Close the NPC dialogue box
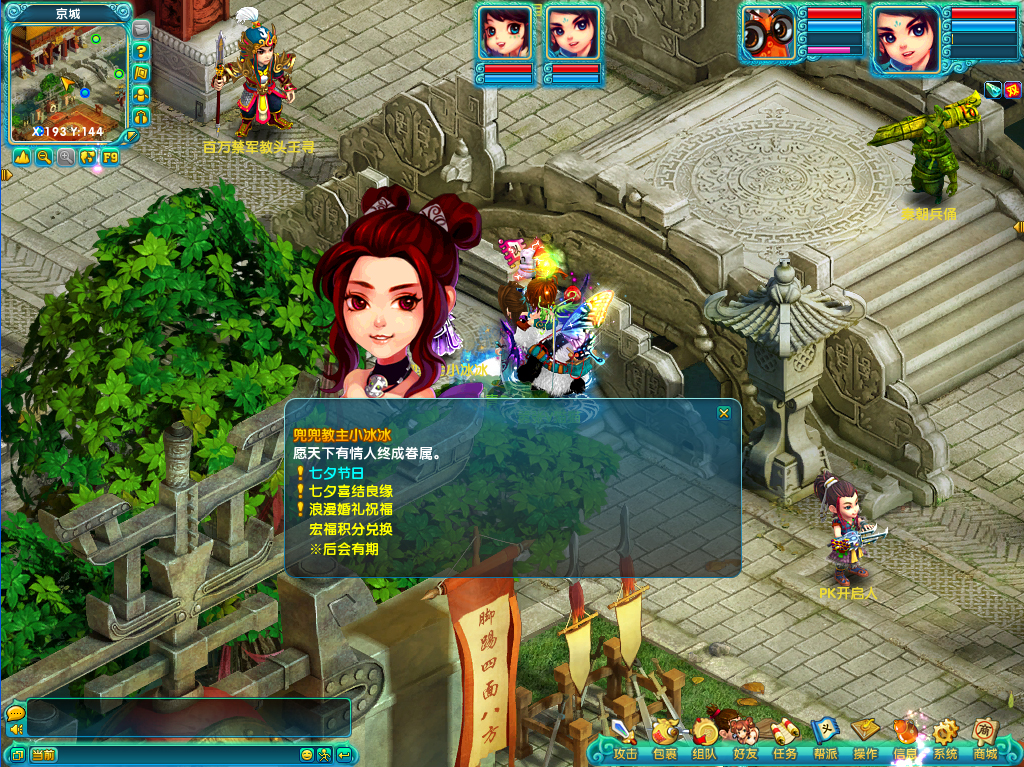Image resolution: width=1024 pixels, height=767 pixels. tap(724, 412)
